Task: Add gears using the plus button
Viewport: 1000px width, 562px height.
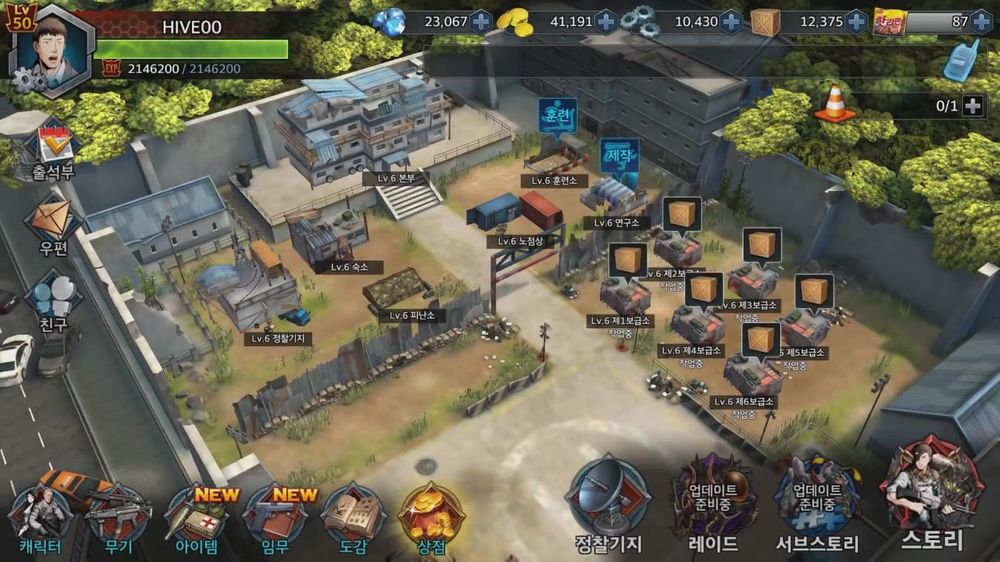Action: point(731,21)
